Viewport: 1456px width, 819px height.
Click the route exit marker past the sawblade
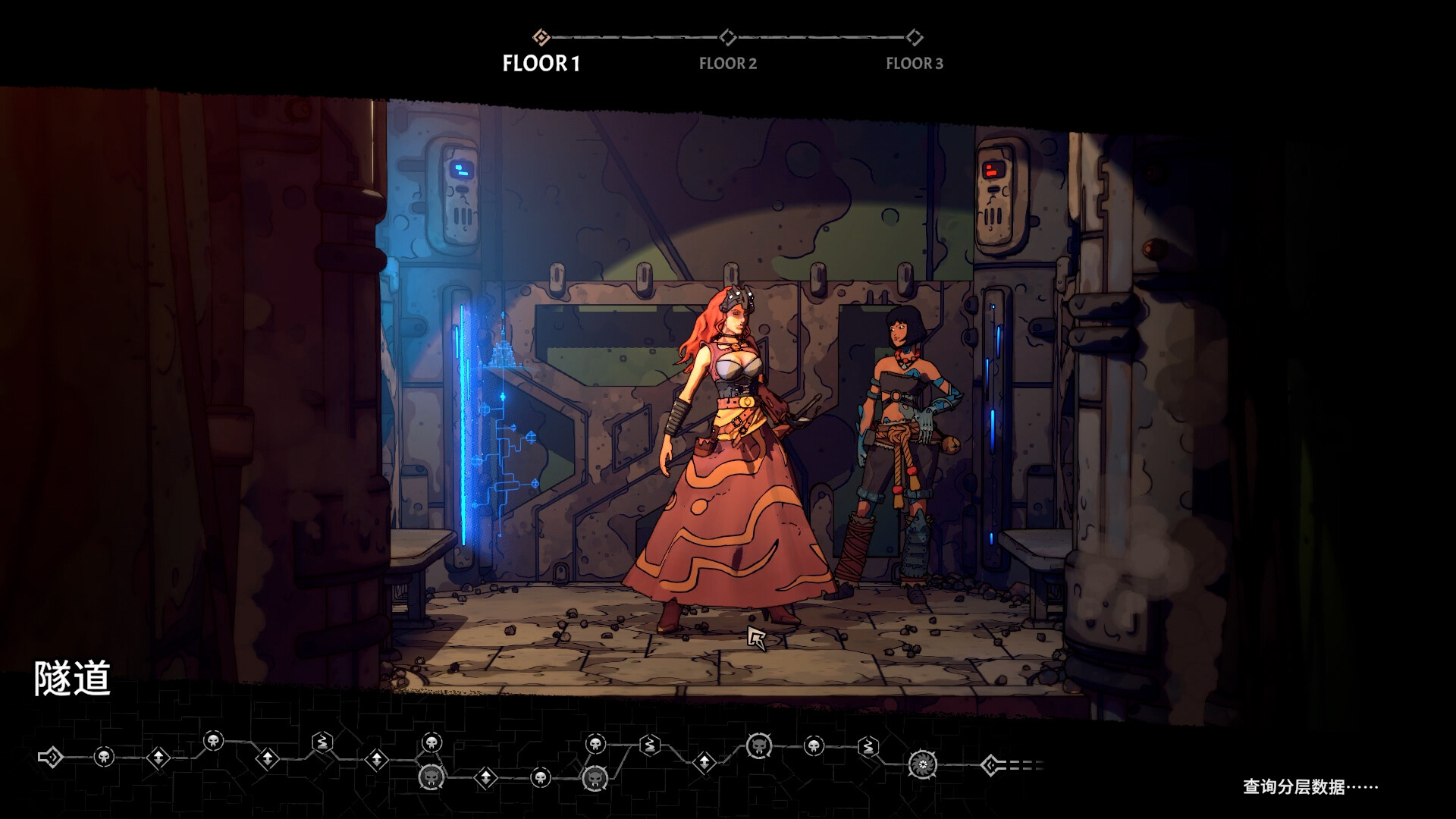(990, 765)
